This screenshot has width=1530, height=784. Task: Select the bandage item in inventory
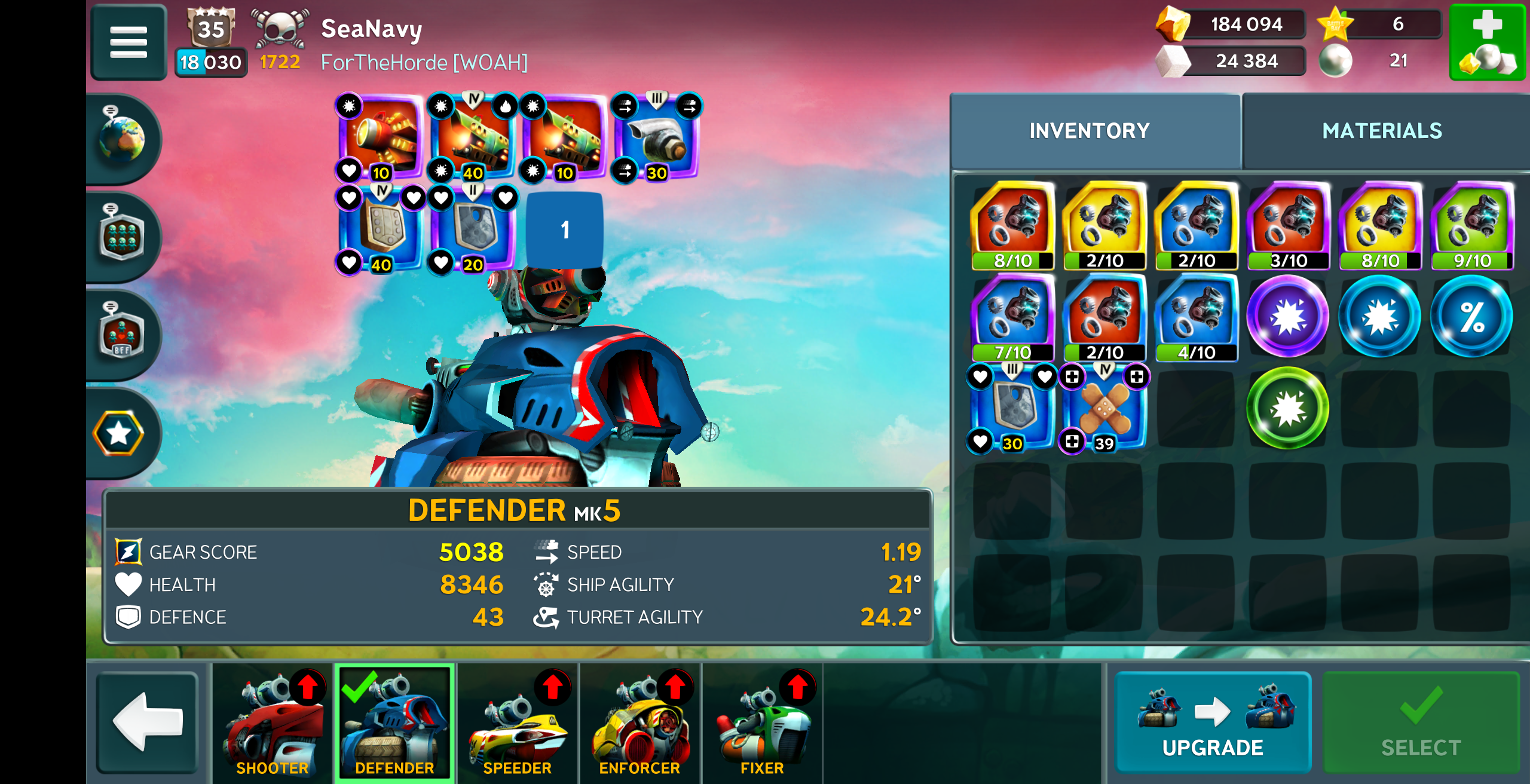[x=1104, y=409]
